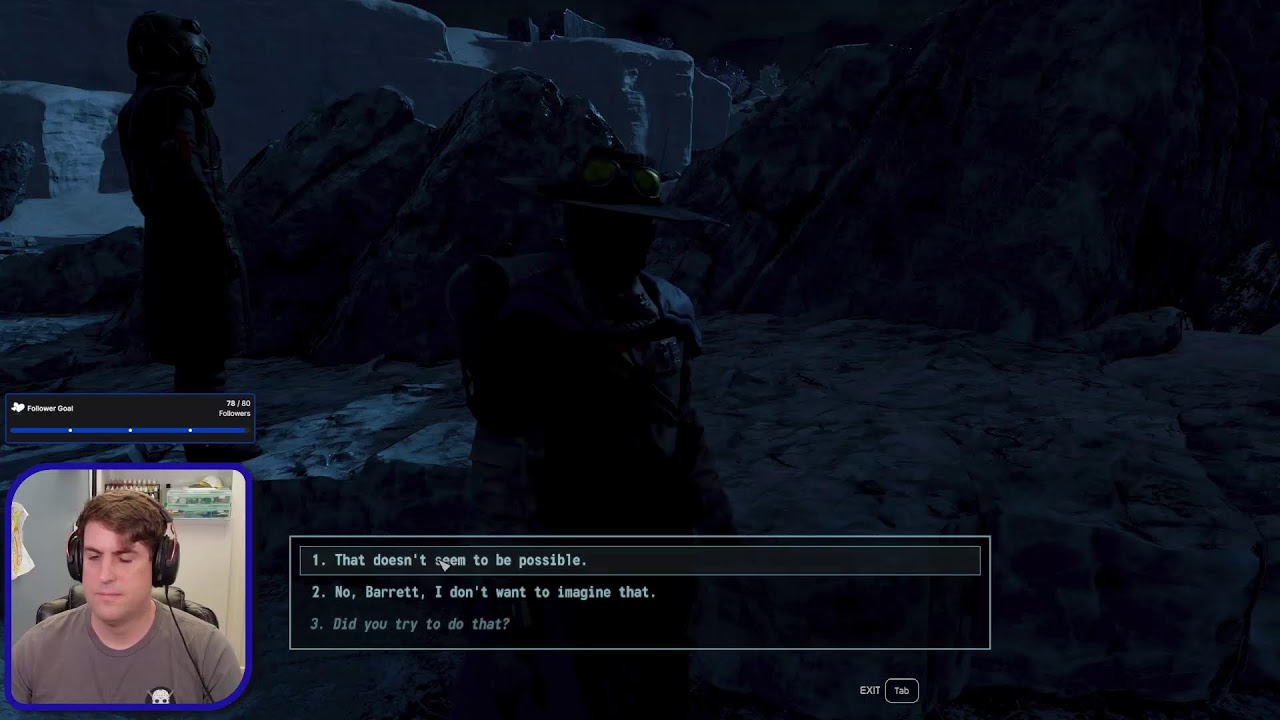Pick the reply "Did you try to do that?"
This screenshot has height=720, width=1280.
click(421, 624)
